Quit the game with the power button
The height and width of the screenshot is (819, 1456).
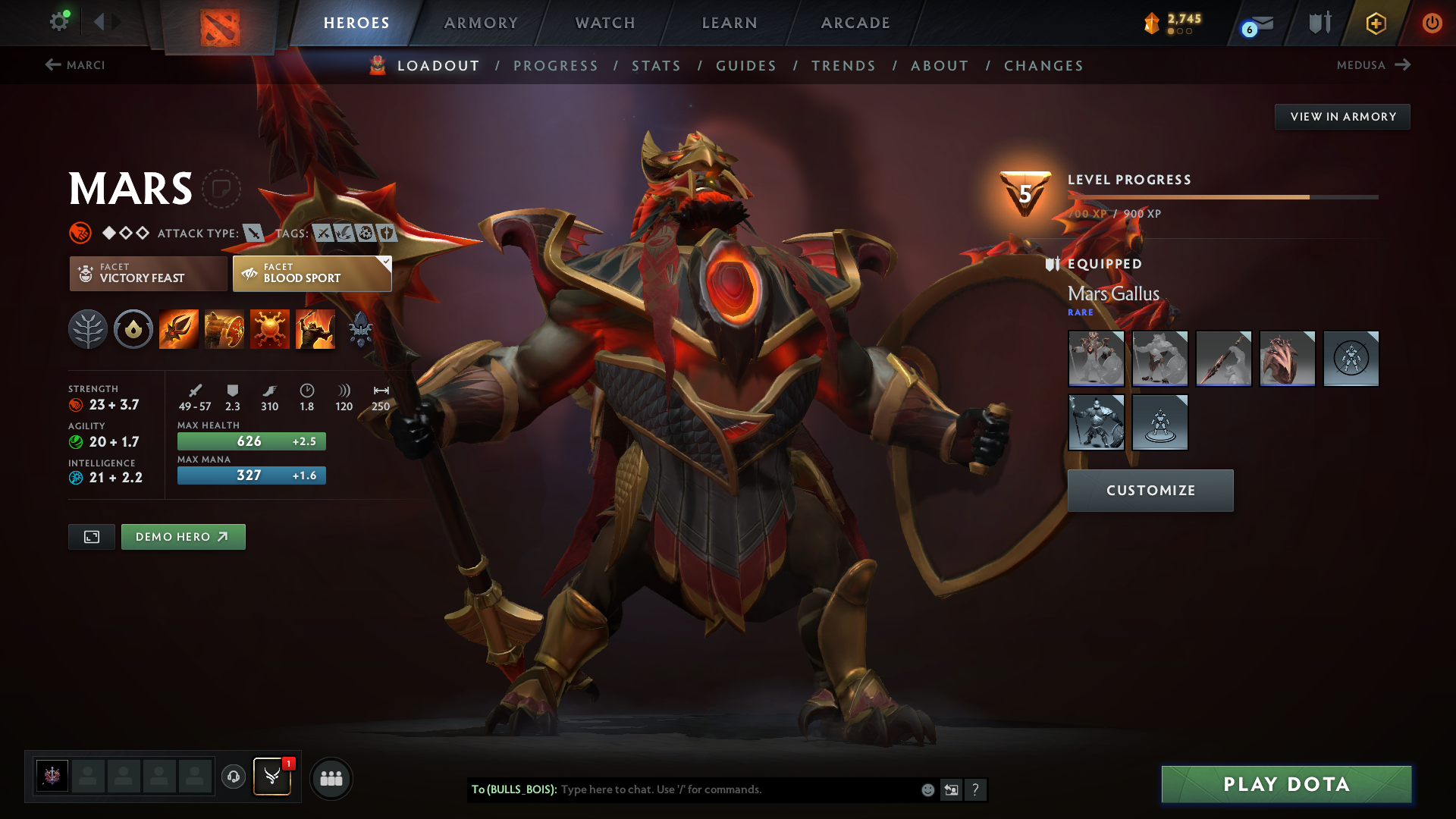(1432, 23)
